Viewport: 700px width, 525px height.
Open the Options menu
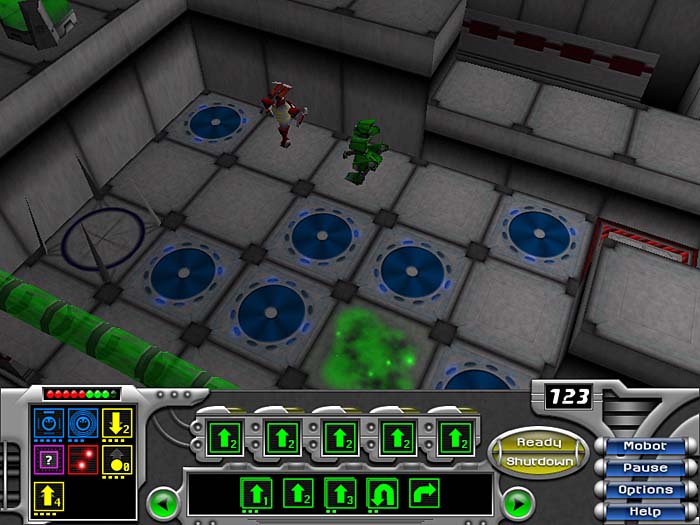[x=644, y=489]
